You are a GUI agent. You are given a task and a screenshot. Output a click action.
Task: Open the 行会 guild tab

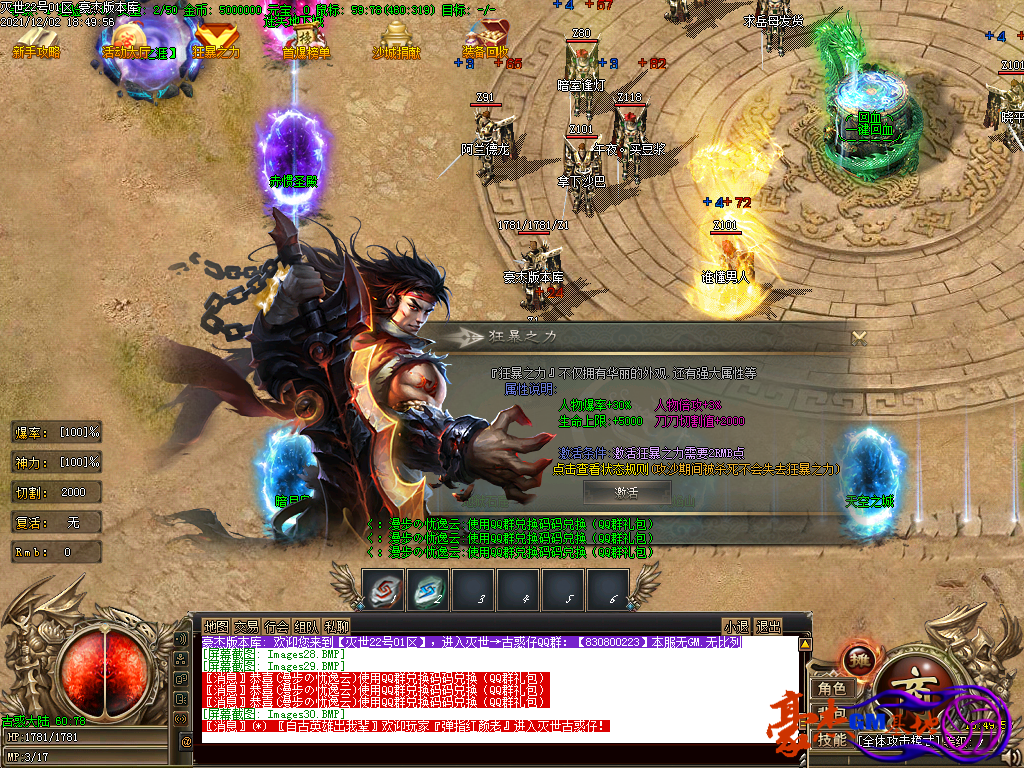pos(277,627)
